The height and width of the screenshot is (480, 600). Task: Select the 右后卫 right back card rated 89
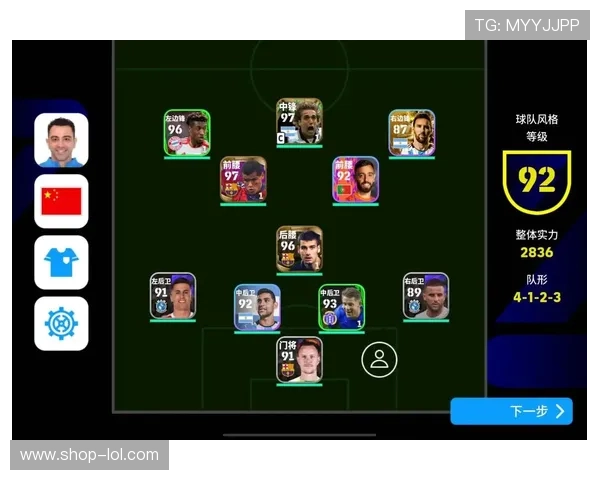point(426,296)
